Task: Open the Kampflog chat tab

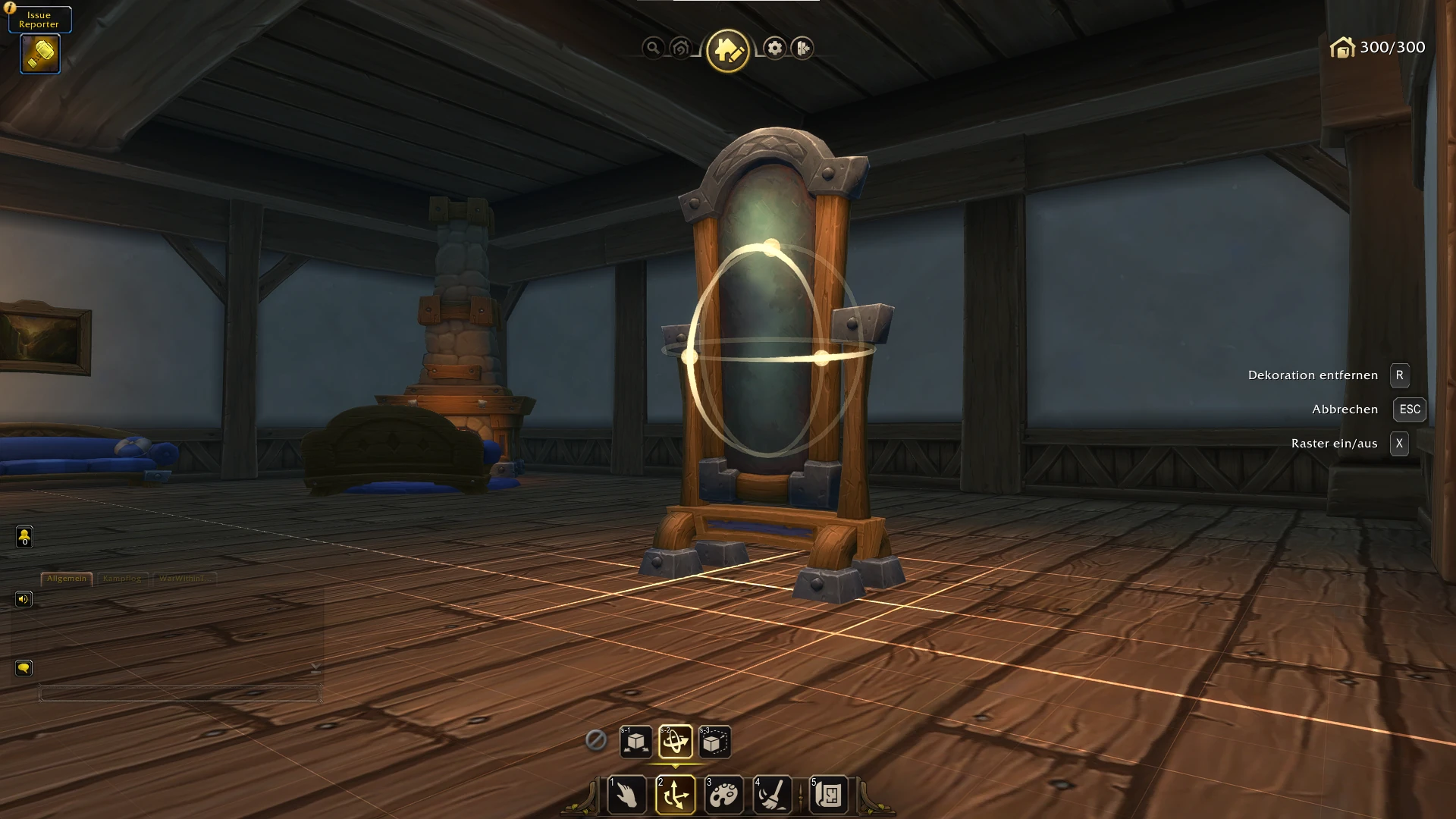Action: [x=122, y=579]
